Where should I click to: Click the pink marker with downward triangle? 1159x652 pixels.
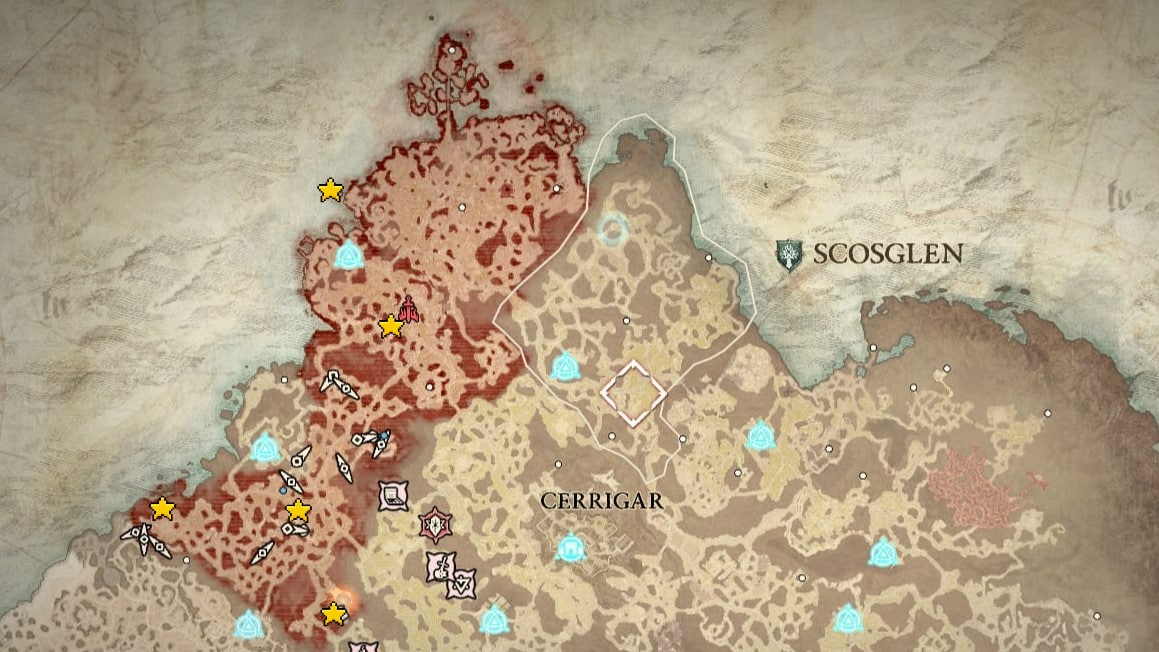pos(461,583)
